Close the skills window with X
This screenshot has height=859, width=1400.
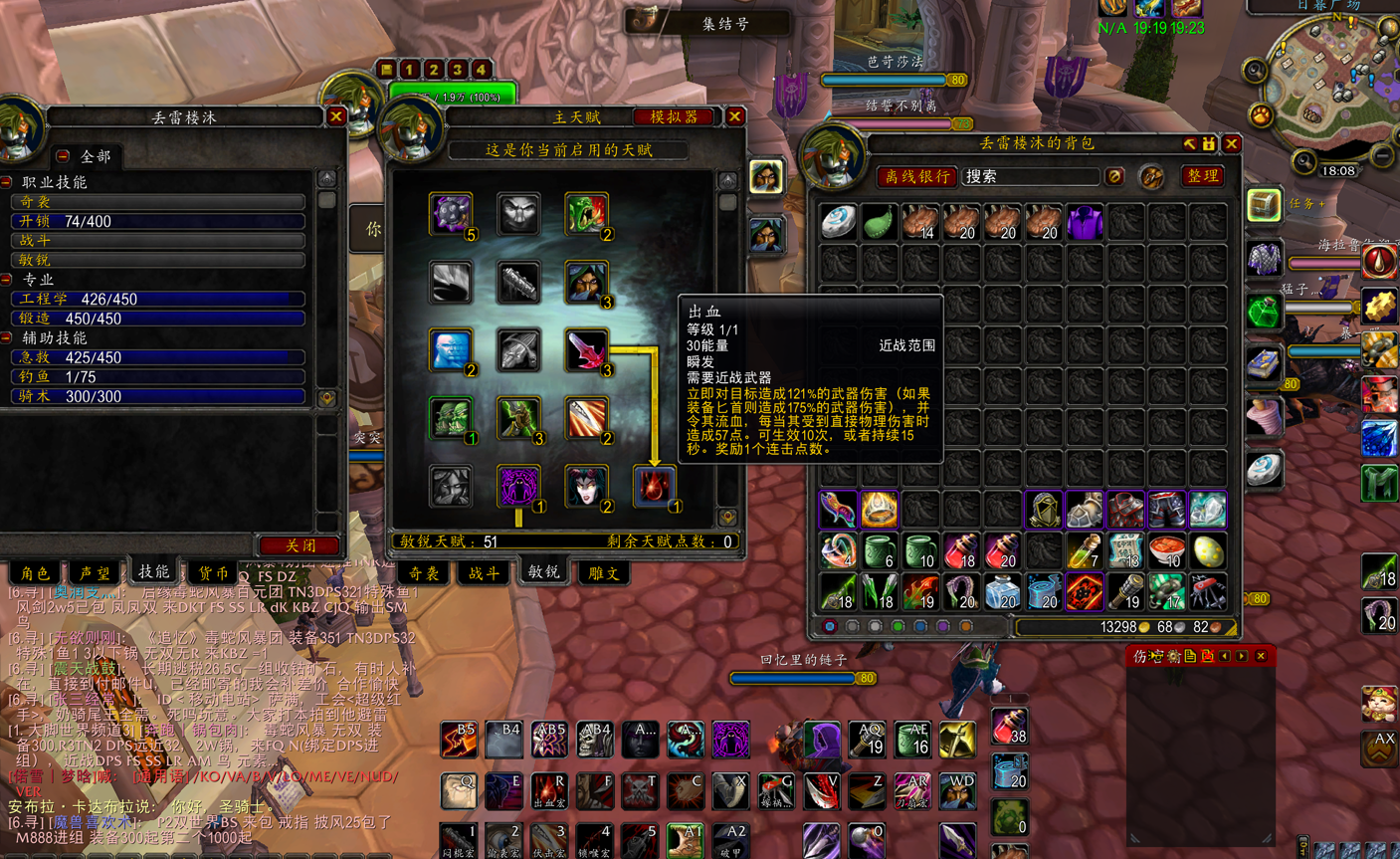[336, 116]
